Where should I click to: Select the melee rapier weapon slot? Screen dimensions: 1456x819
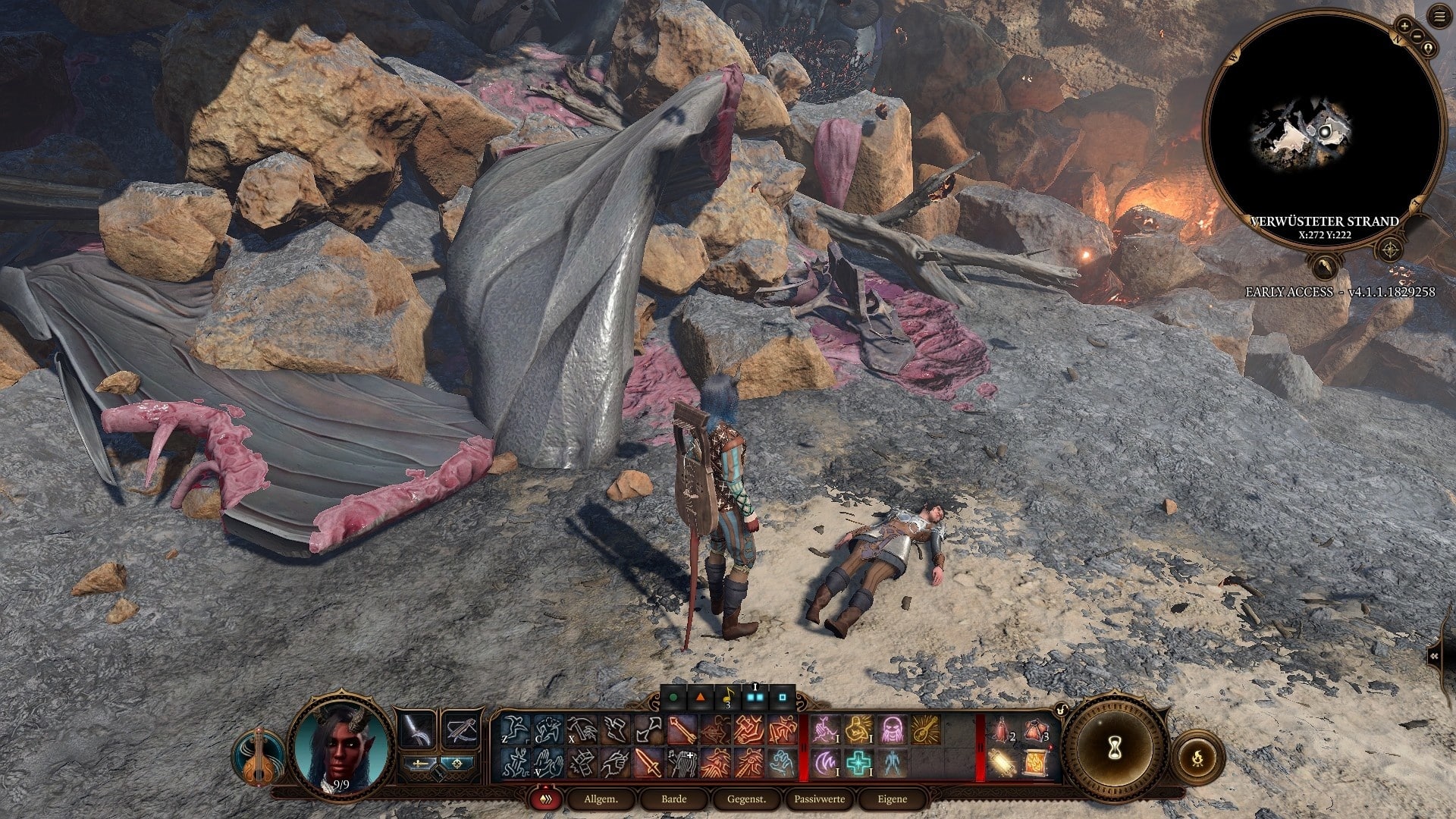pyautogui.click(x=417, y=730)
